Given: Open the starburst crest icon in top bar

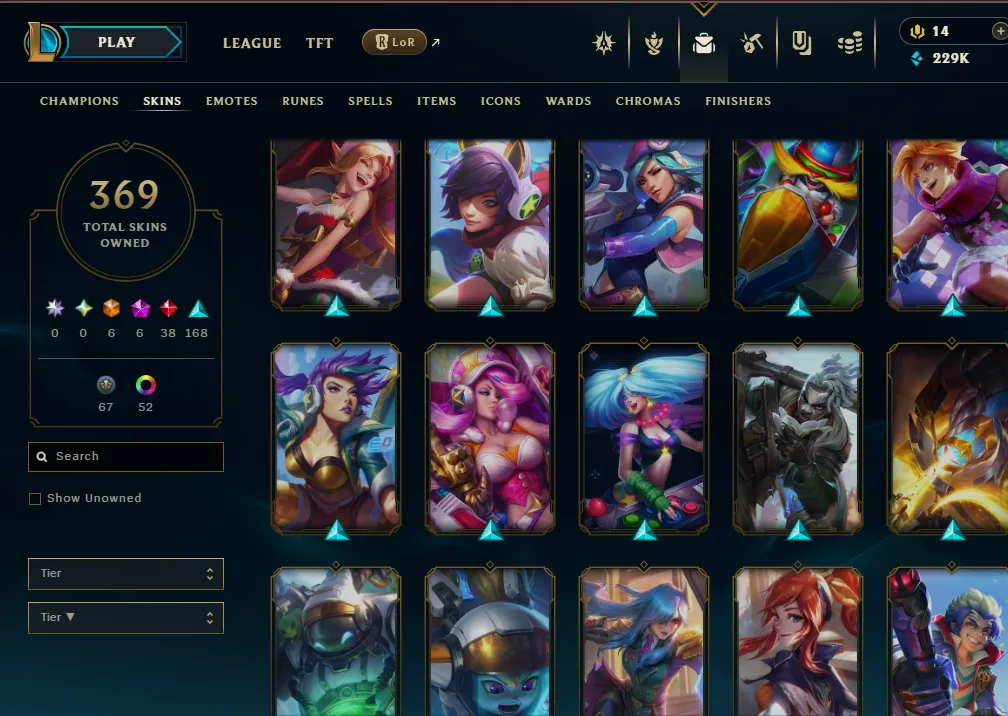Looking at the screenshot, I should point(603,43).
